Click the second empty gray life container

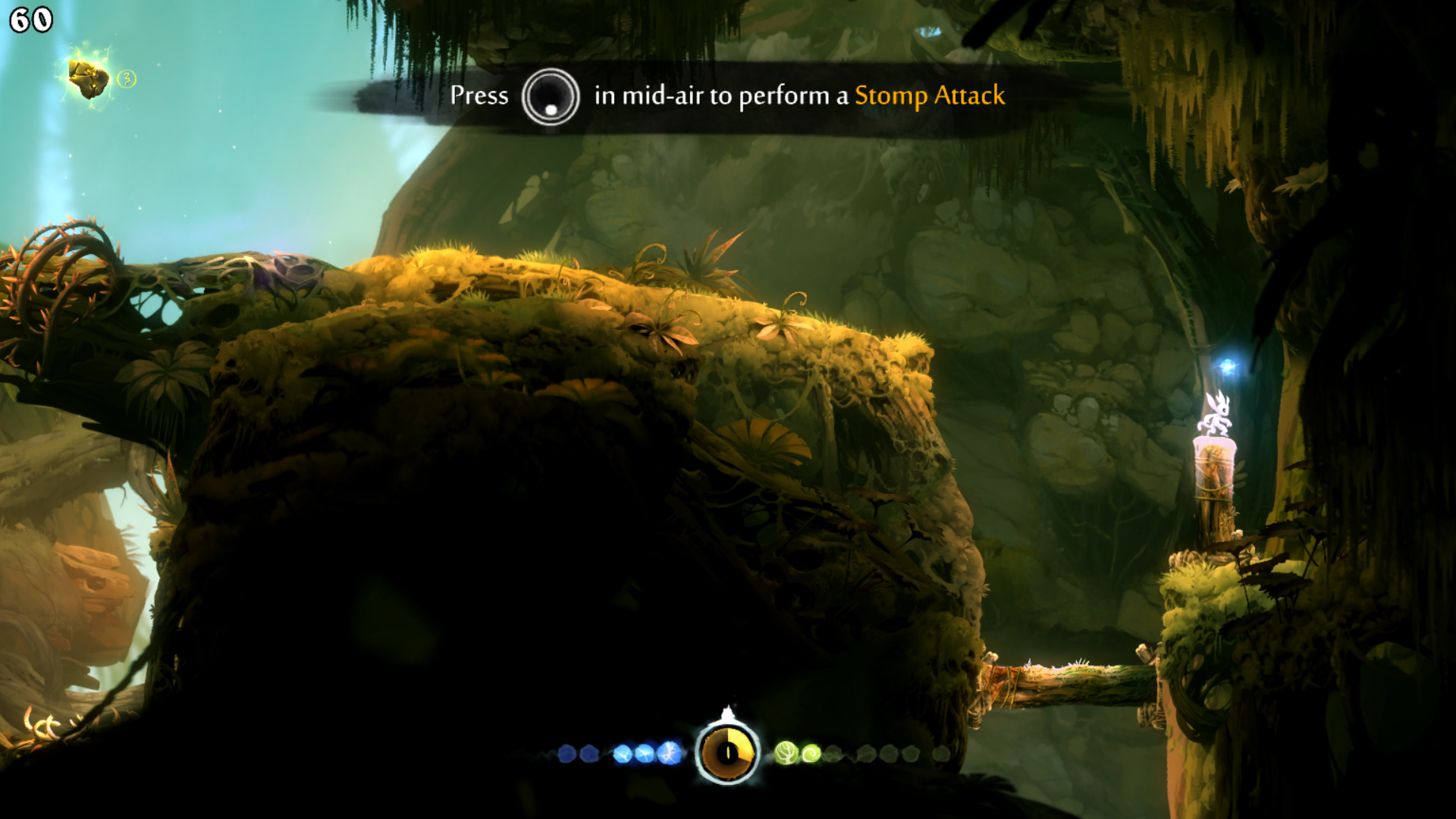click(865, 753)
